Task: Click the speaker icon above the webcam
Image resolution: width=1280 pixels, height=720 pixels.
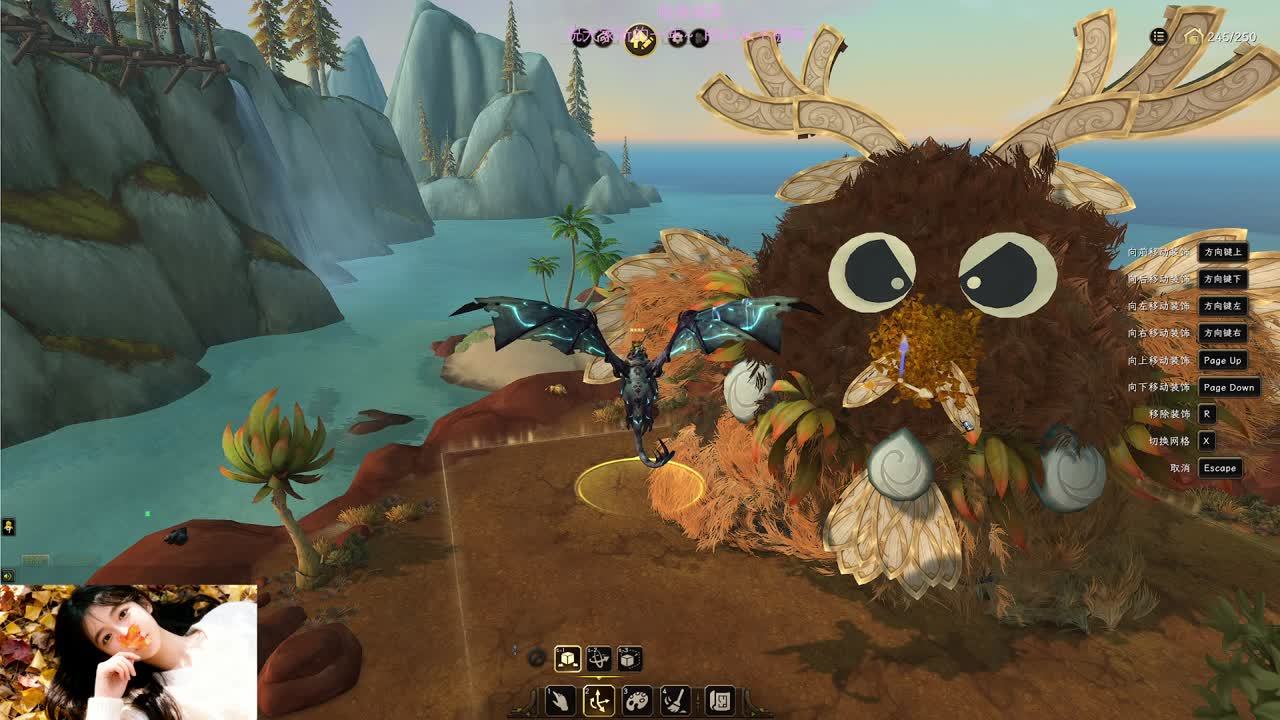Action: point(8,576)
